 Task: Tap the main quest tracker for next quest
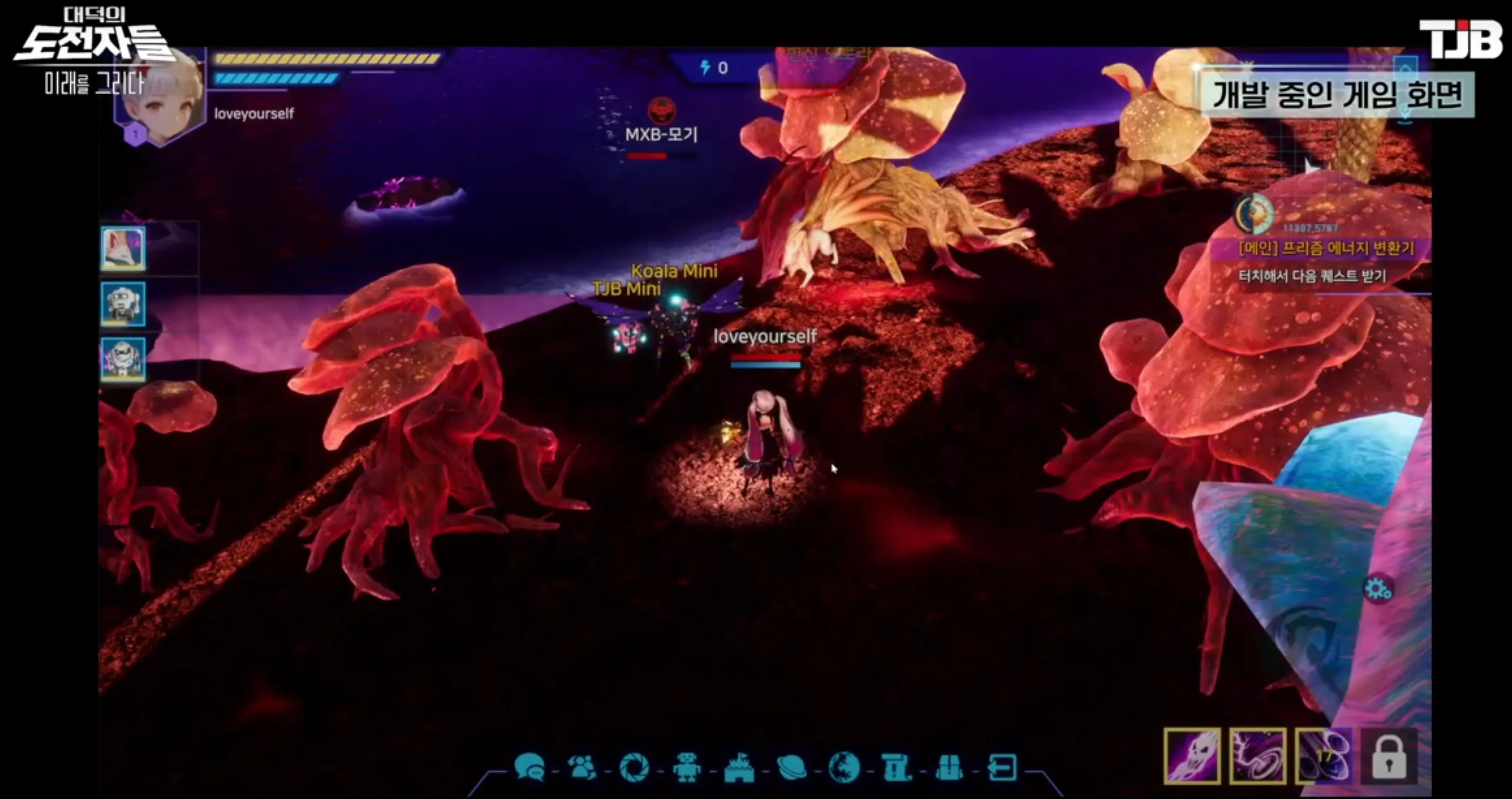click(1325, 262)
